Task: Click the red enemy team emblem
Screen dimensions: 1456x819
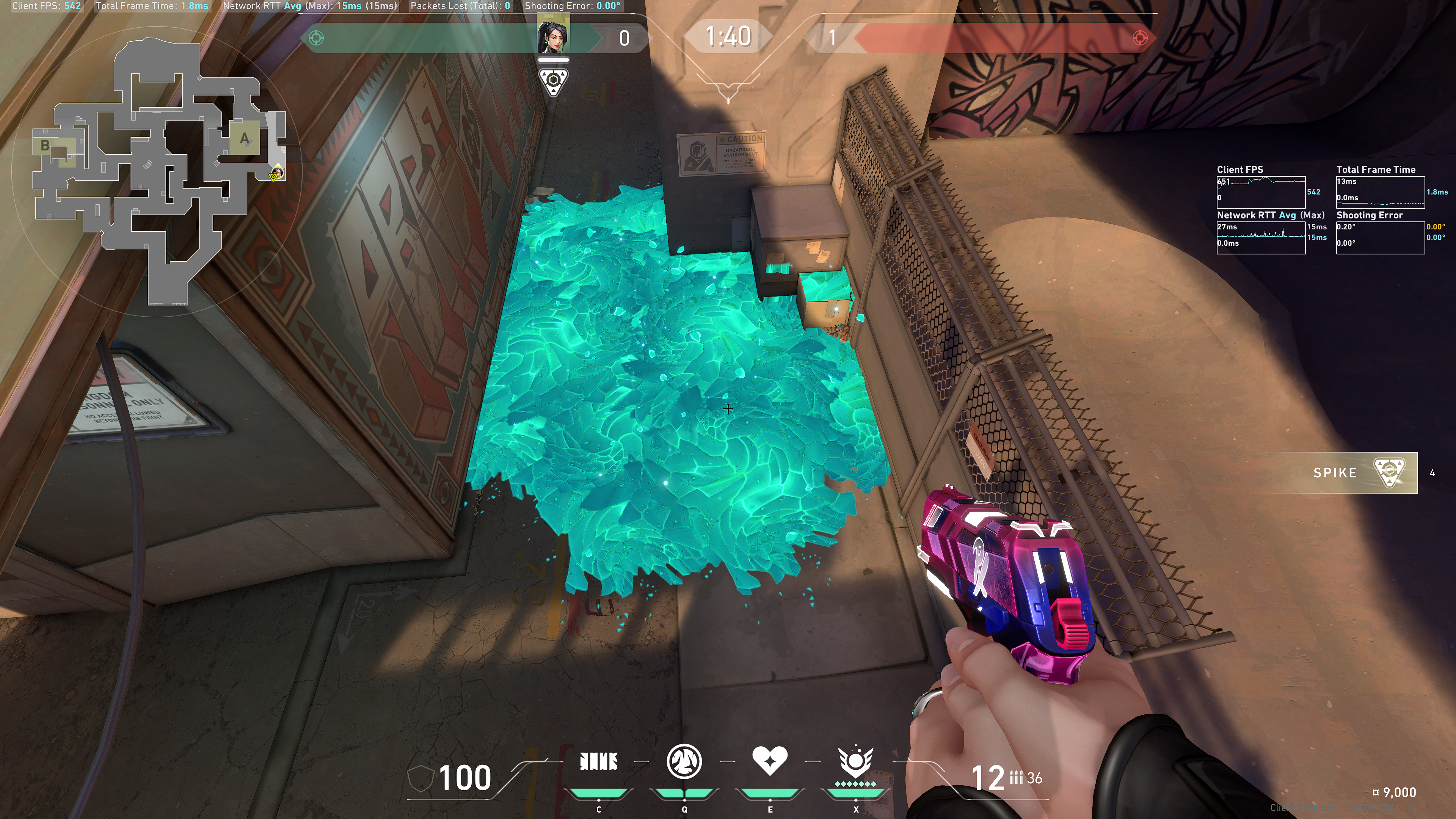Action: click(1140, 38)
